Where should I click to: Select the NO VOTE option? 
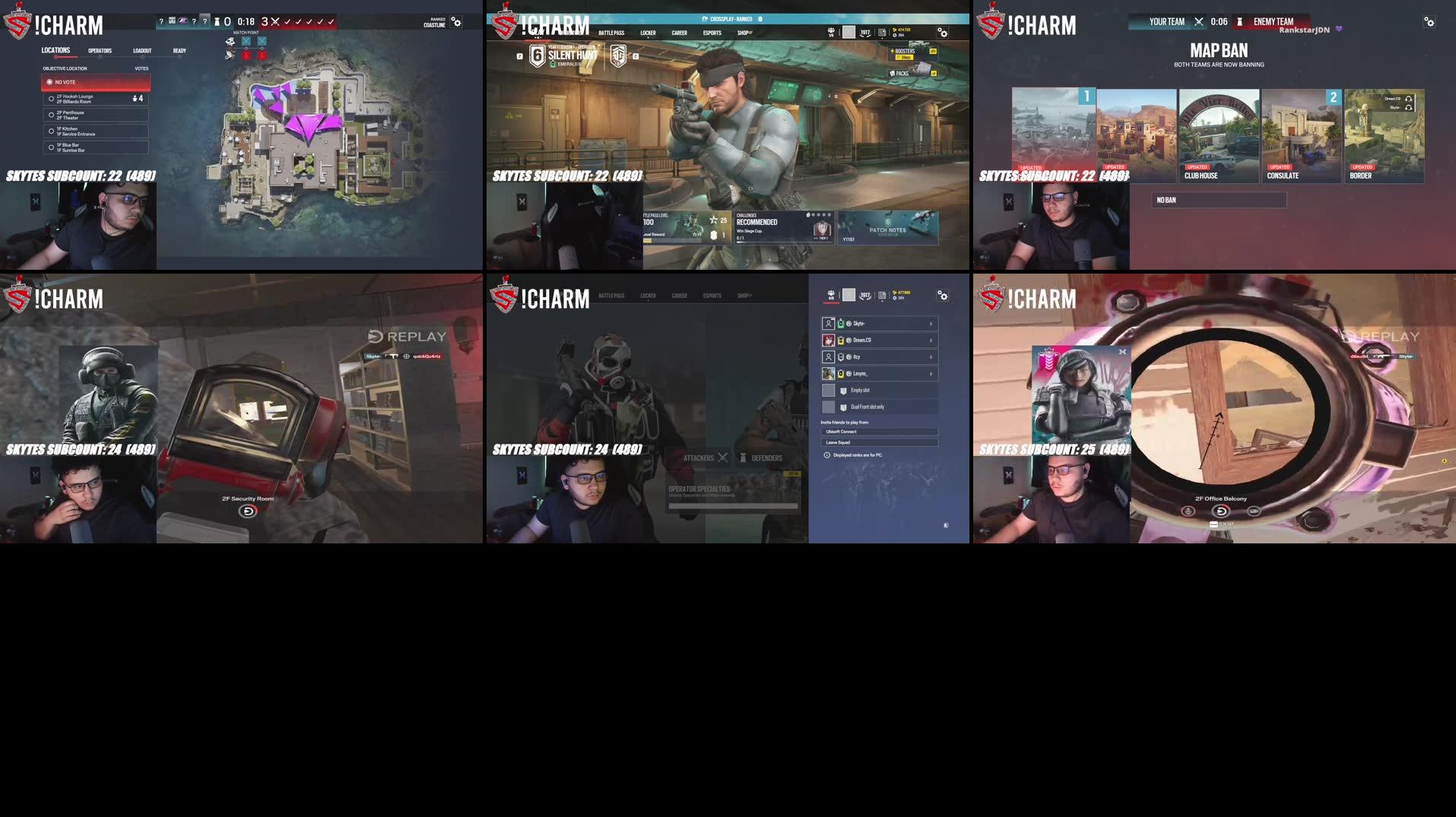click(x=96, y=81)
